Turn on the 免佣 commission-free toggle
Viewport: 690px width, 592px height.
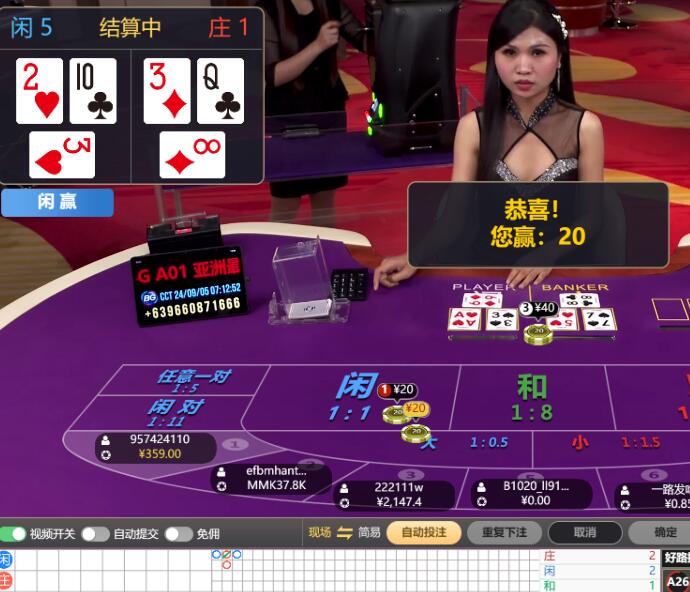click(x=178, y=534)
